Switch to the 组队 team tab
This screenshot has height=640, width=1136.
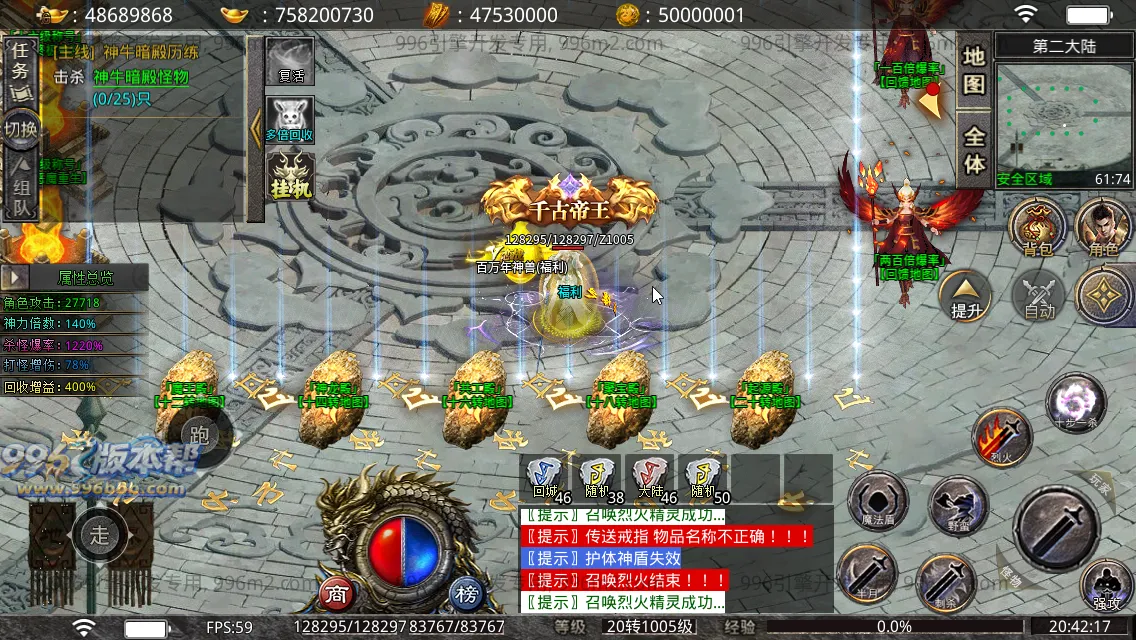click(20, 192)
